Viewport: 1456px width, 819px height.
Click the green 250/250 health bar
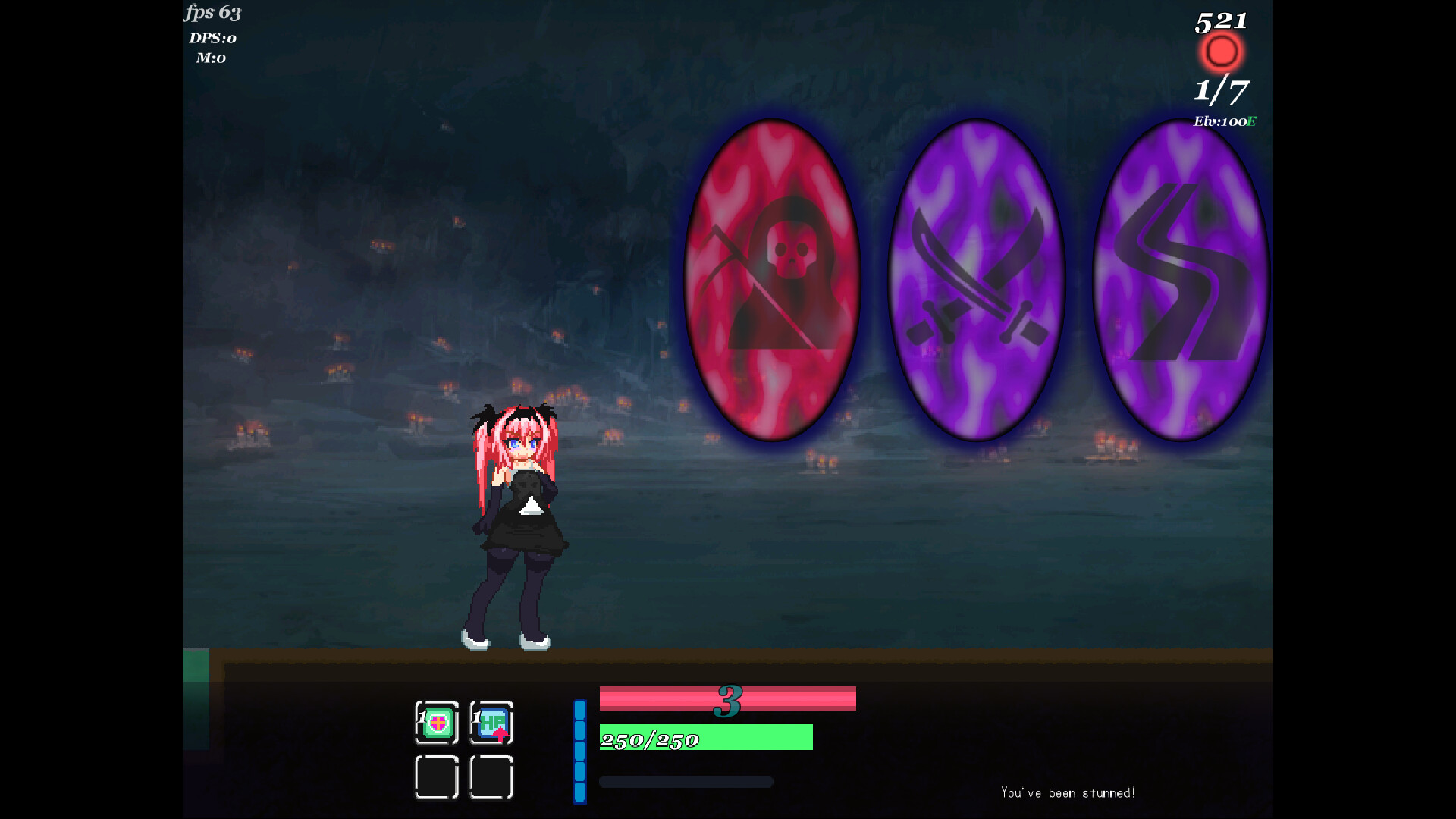[x=705, y=737]
